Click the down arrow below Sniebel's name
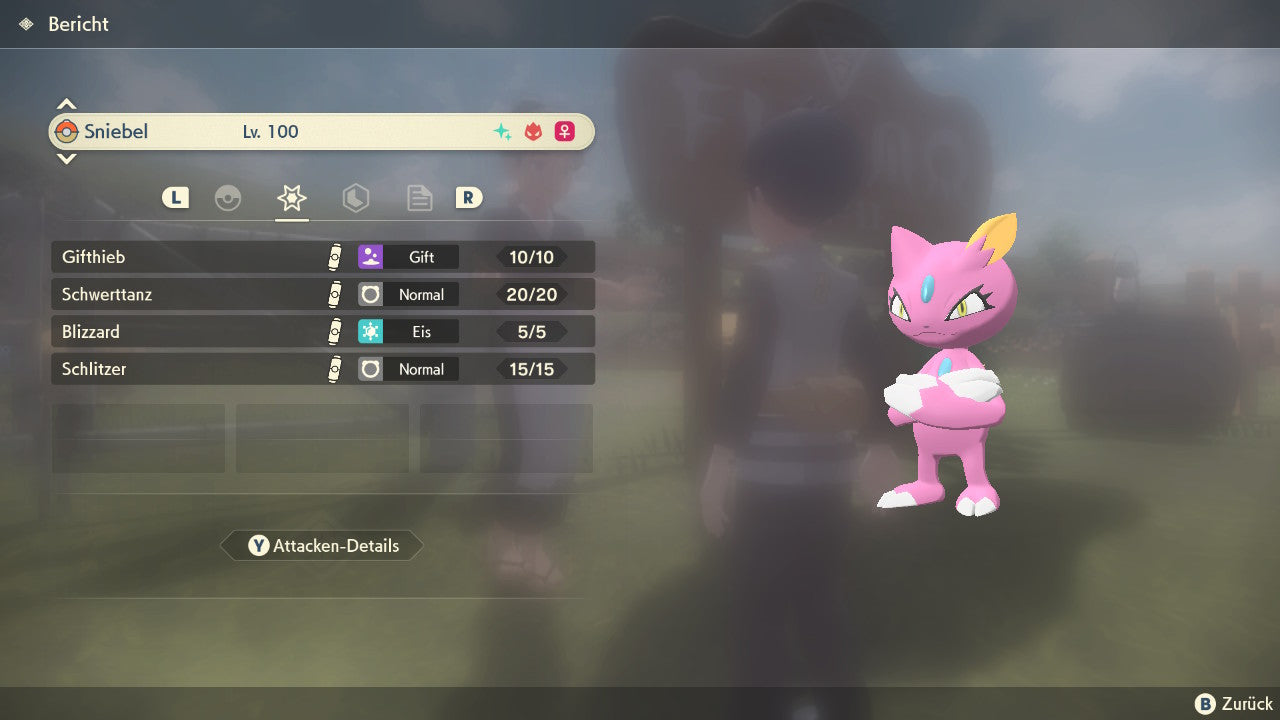 [x=66, y=159]
